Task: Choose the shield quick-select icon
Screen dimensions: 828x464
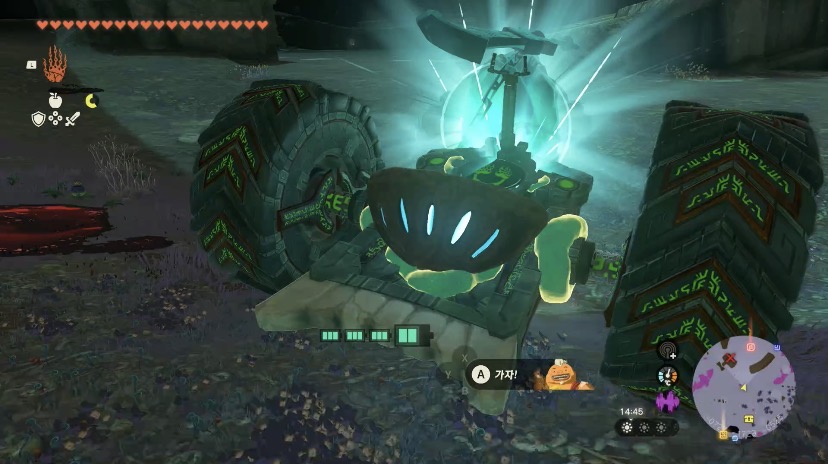Action: [39, 119]
